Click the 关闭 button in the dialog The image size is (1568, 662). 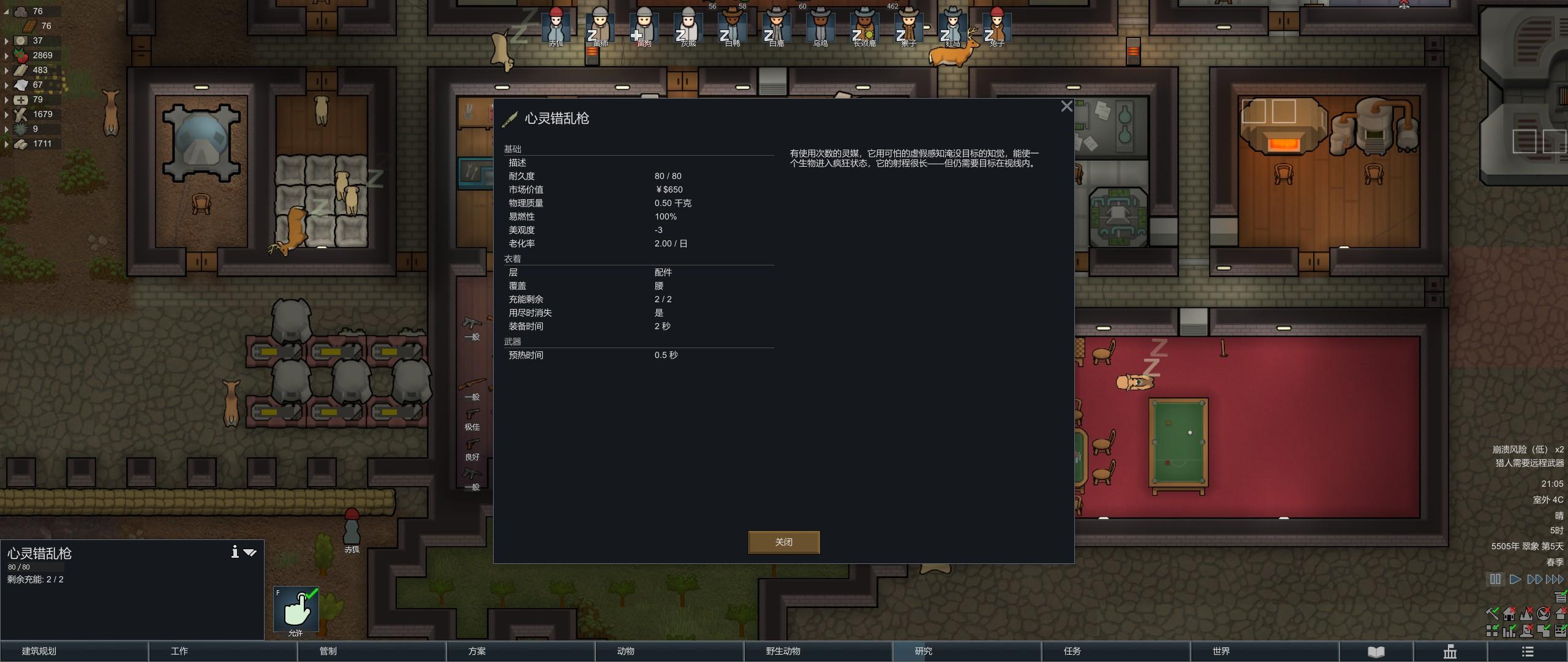pyautogui.click(x=784, y=542)
